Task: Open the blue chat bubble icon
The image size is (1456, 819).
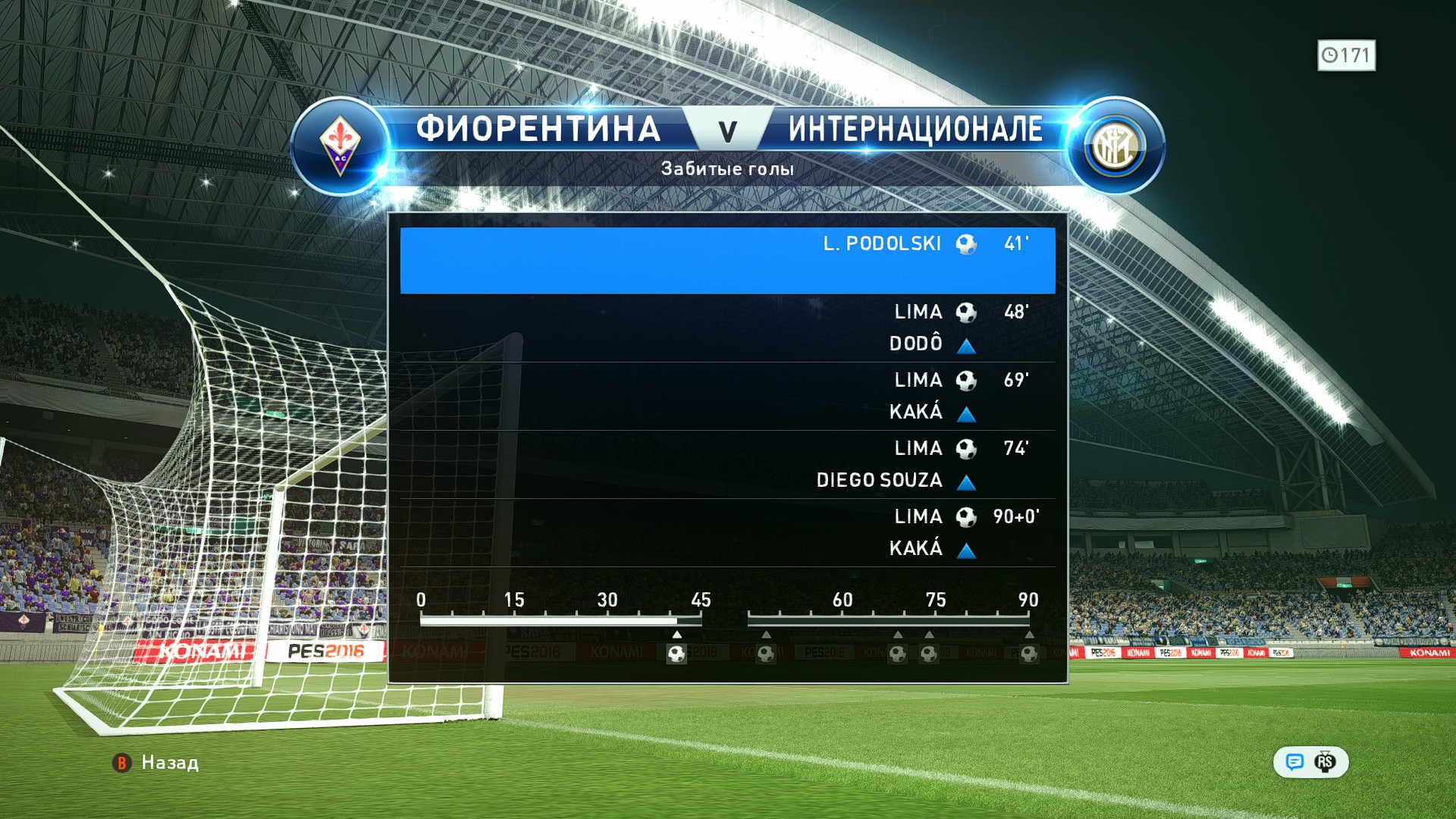Action: tap(1294, 762)
